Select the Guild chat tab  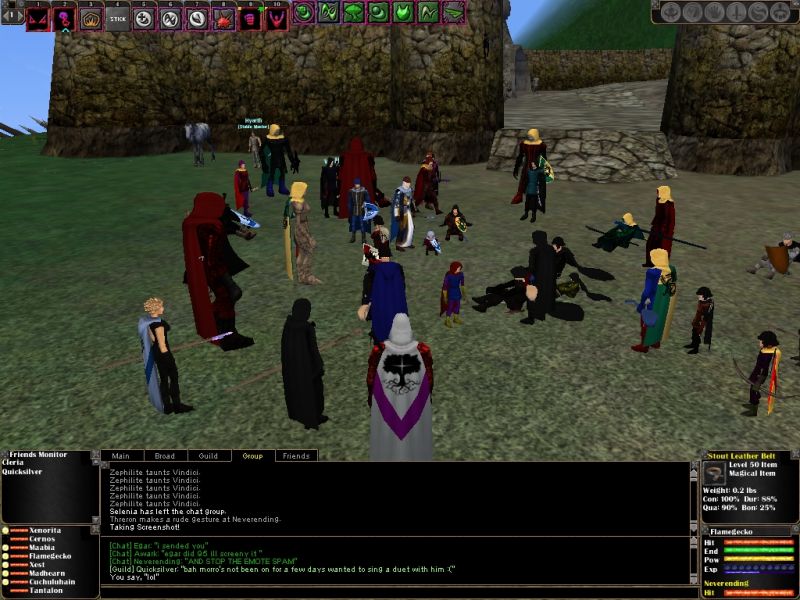pos(208,456)
